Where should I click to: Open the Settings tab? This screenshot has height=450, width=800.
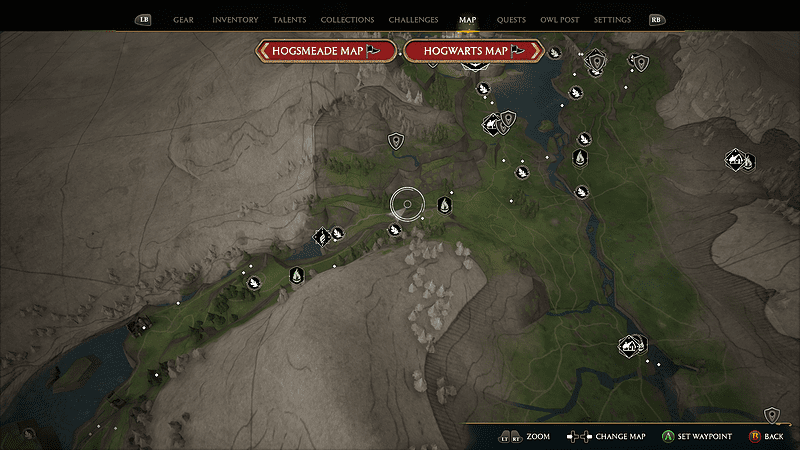point(612,20)
